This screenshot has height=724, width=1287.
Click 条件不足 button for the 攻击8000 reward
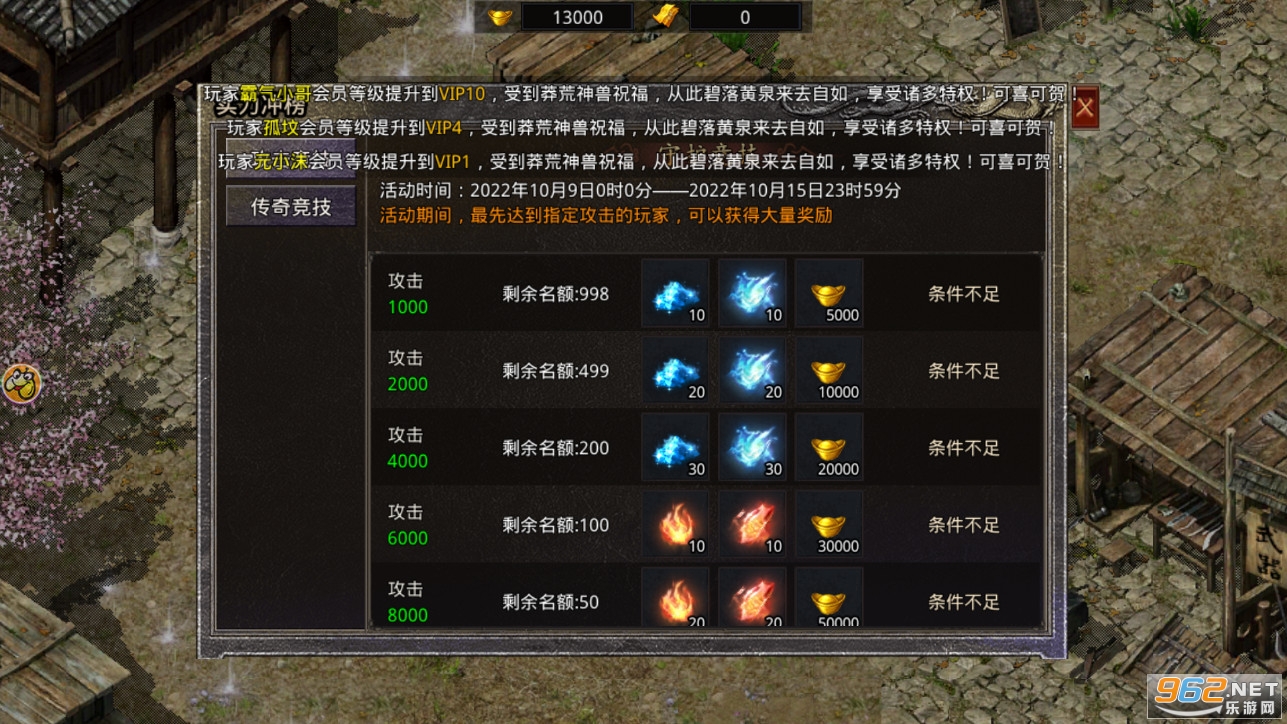pos(961,601)
